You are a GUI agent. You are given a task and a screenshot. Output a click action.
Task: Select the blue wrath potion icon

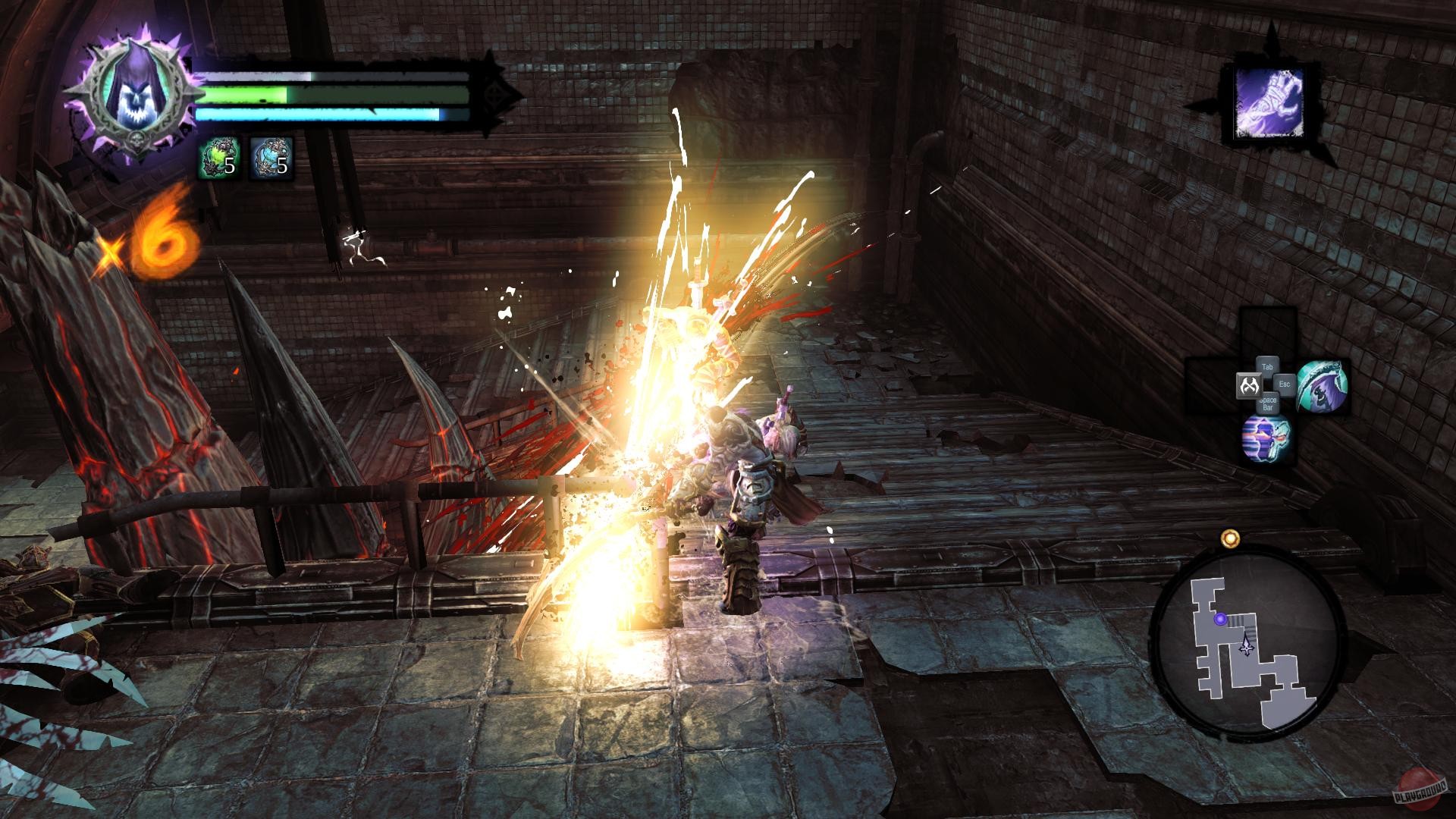(271, 157)
